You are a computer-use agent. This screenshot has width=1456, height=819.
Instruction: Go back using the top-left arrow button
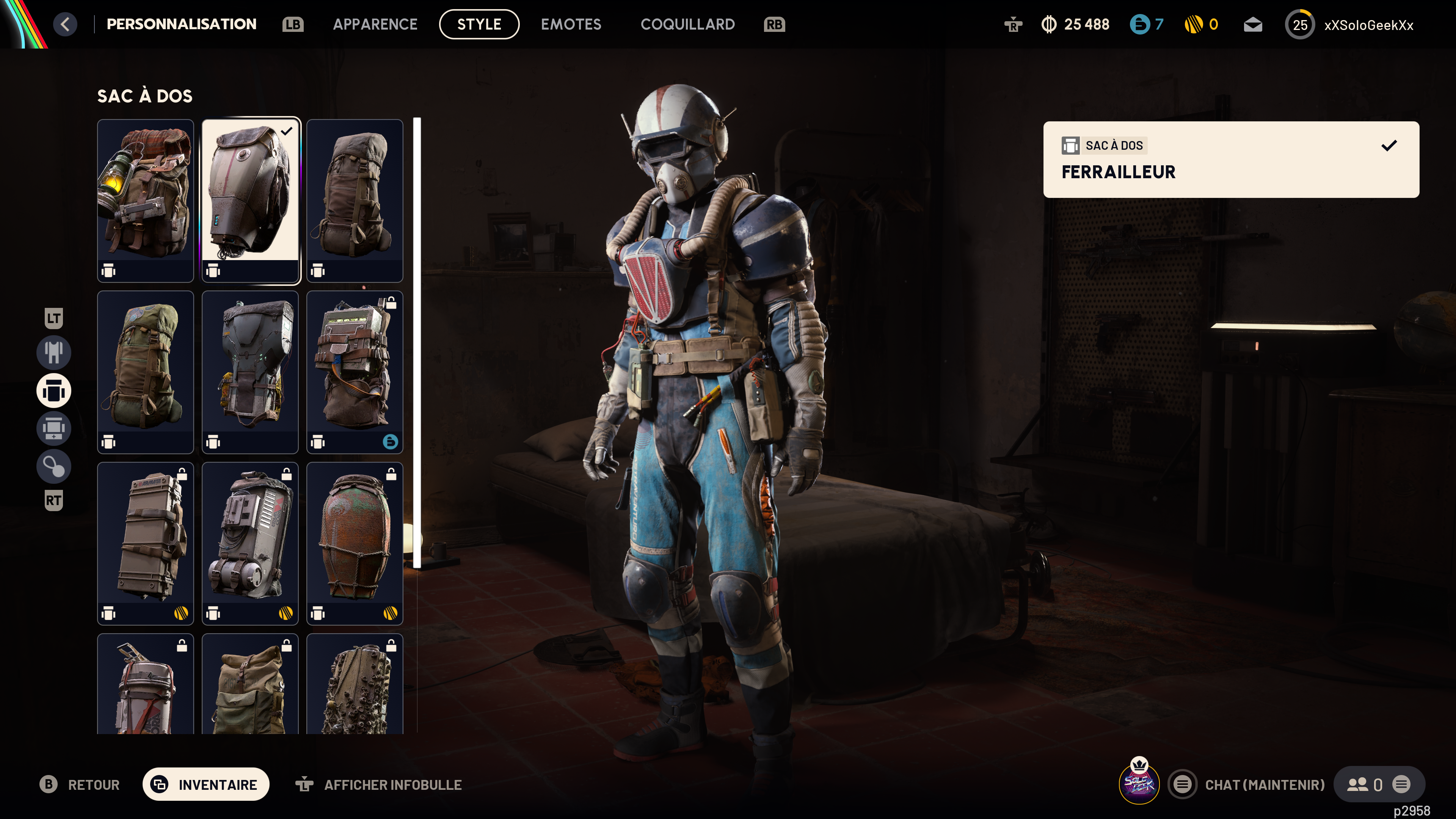(65, 24)
